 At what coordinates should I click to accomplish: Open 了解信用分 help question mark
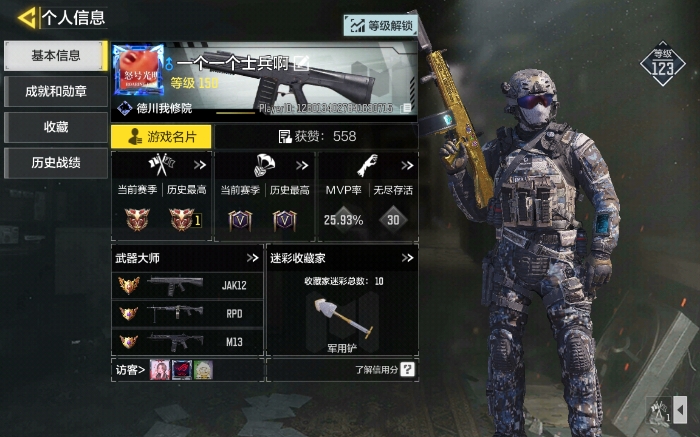[407, 370]
